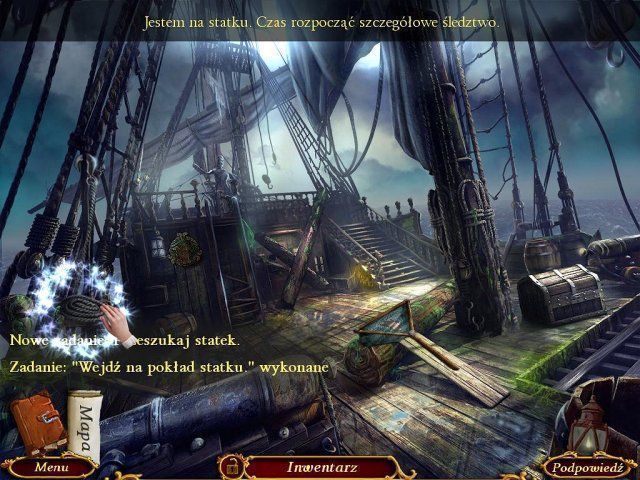The image size is (640, 480).
Task: Expand the Inwentarz panel
Action: (322, 467)
